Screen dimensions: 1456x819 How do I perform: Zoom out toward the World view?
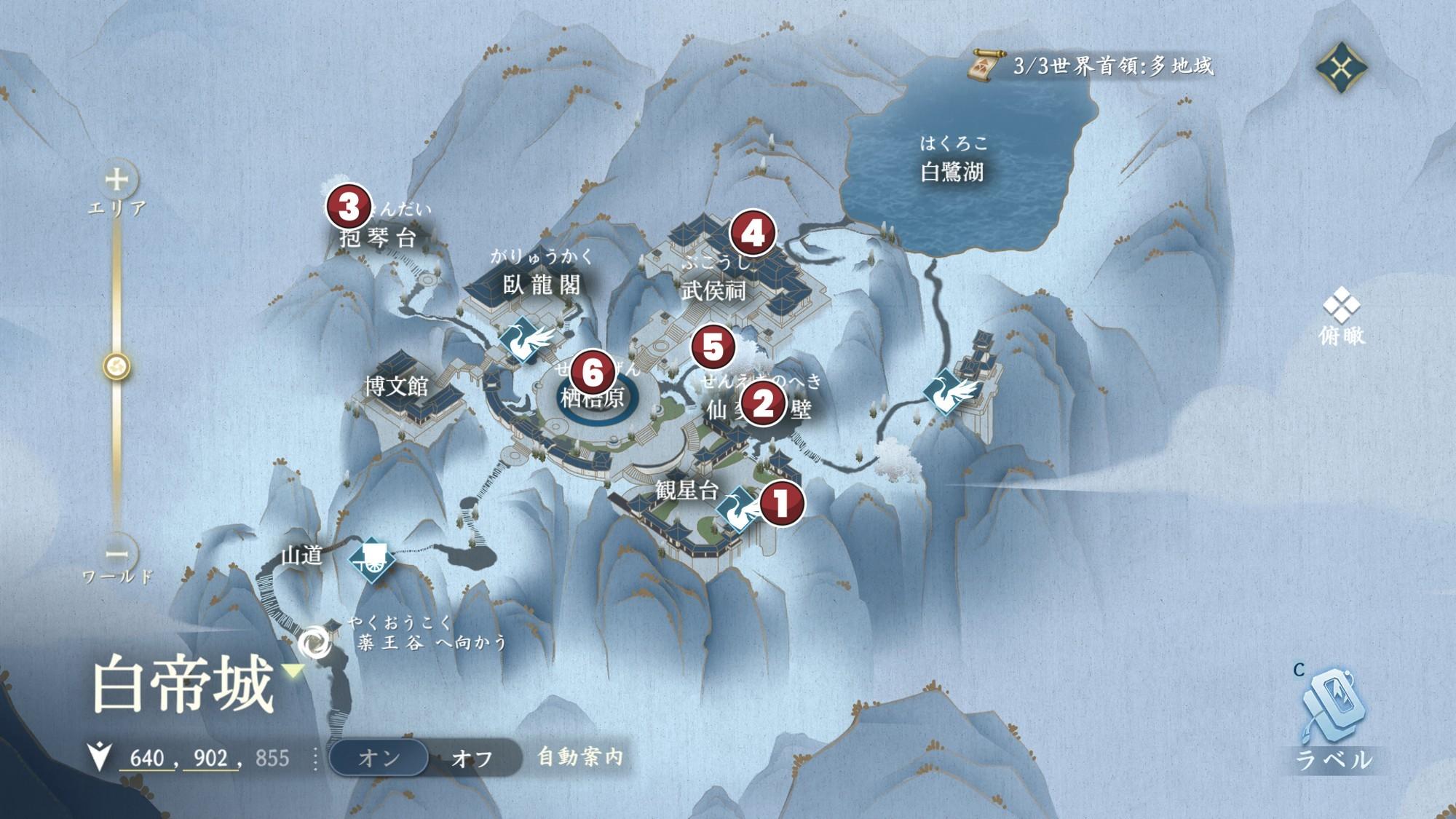coord(117,555)
